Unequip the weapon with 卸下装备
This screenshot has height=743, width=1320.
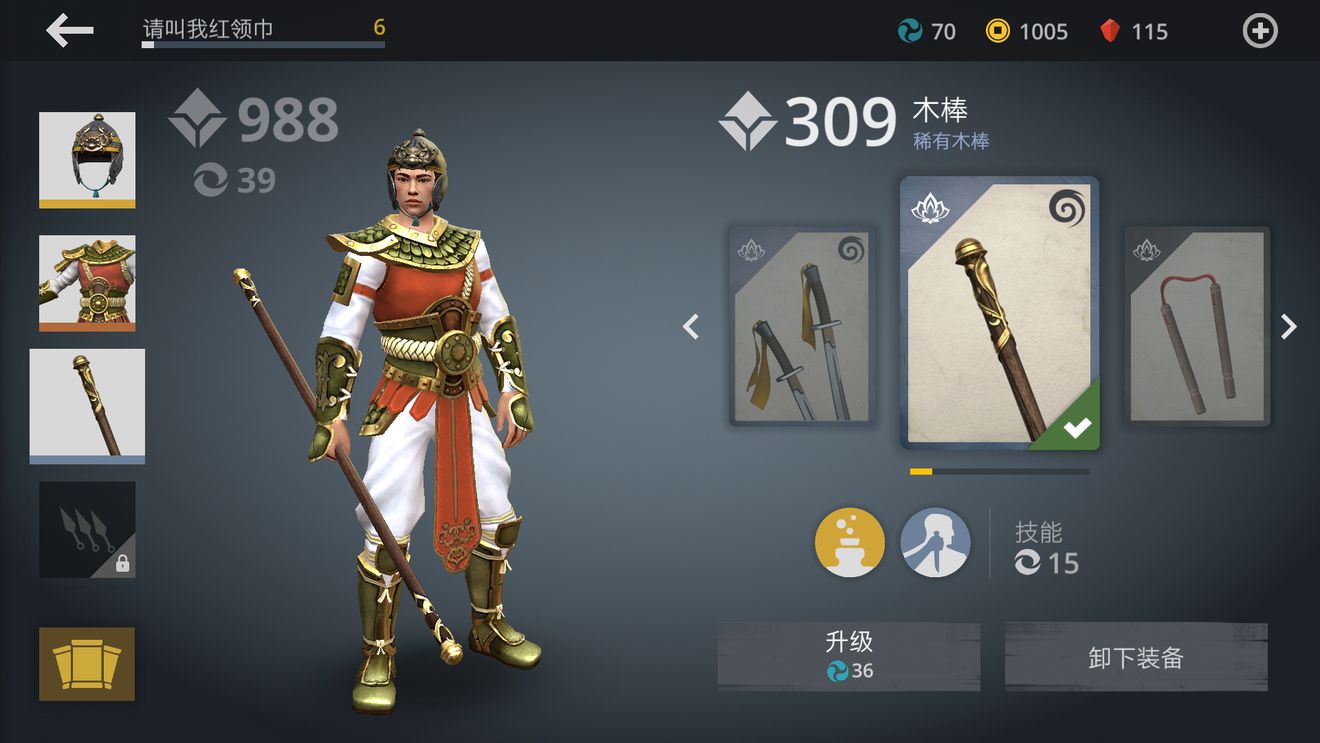pyautogui.click(x=1136, y=656)
